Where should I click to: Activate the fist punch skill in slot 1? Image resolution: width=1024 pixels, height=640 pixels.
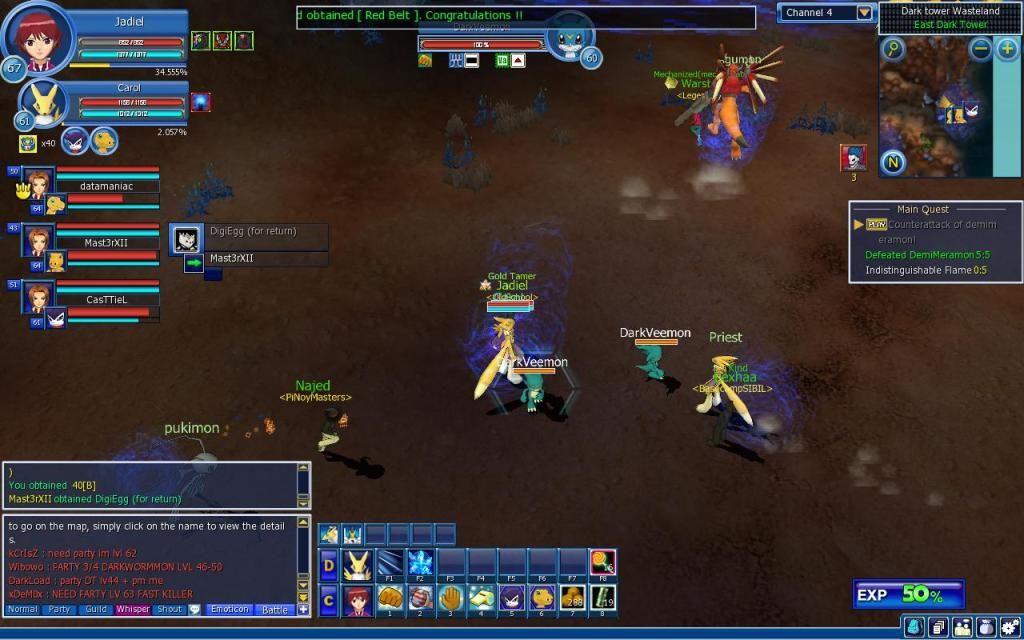point(390,598)
